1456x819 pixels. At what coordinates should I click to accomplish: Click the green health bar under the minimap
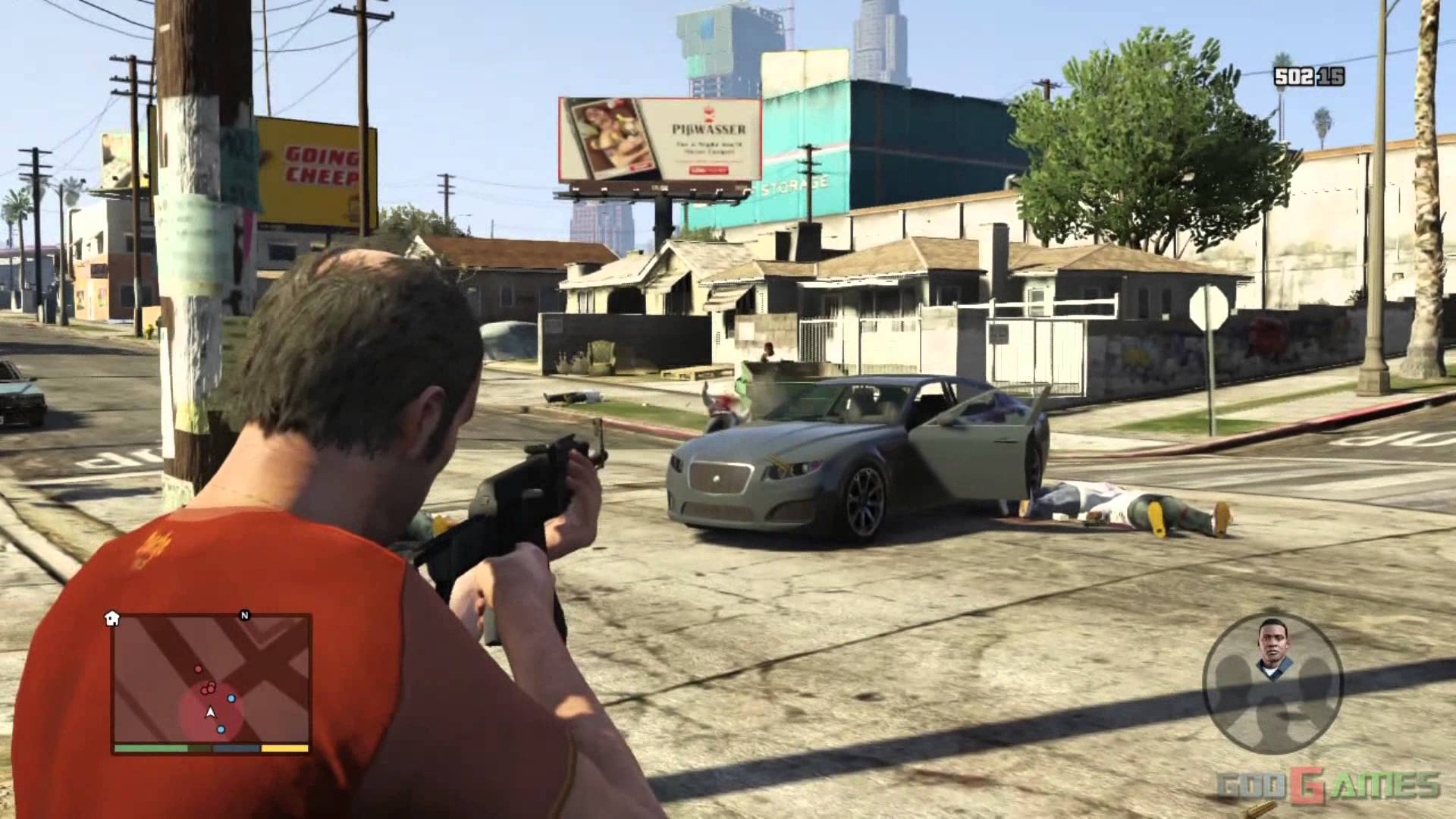152,748
